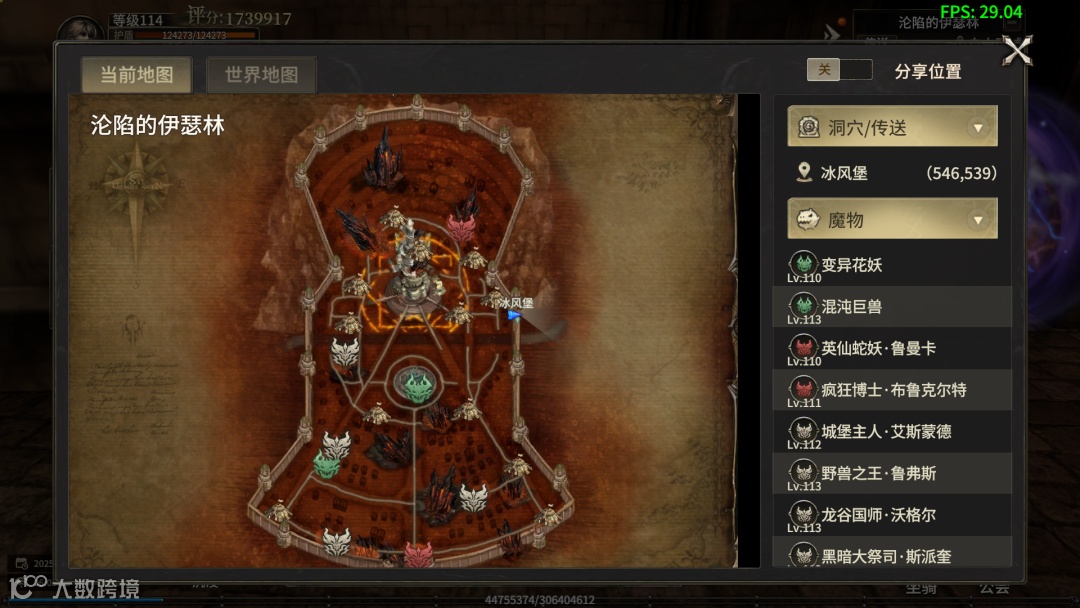Select 混沌巨兽 monster row
1080x608 pixels.
[x=892, y=307]
